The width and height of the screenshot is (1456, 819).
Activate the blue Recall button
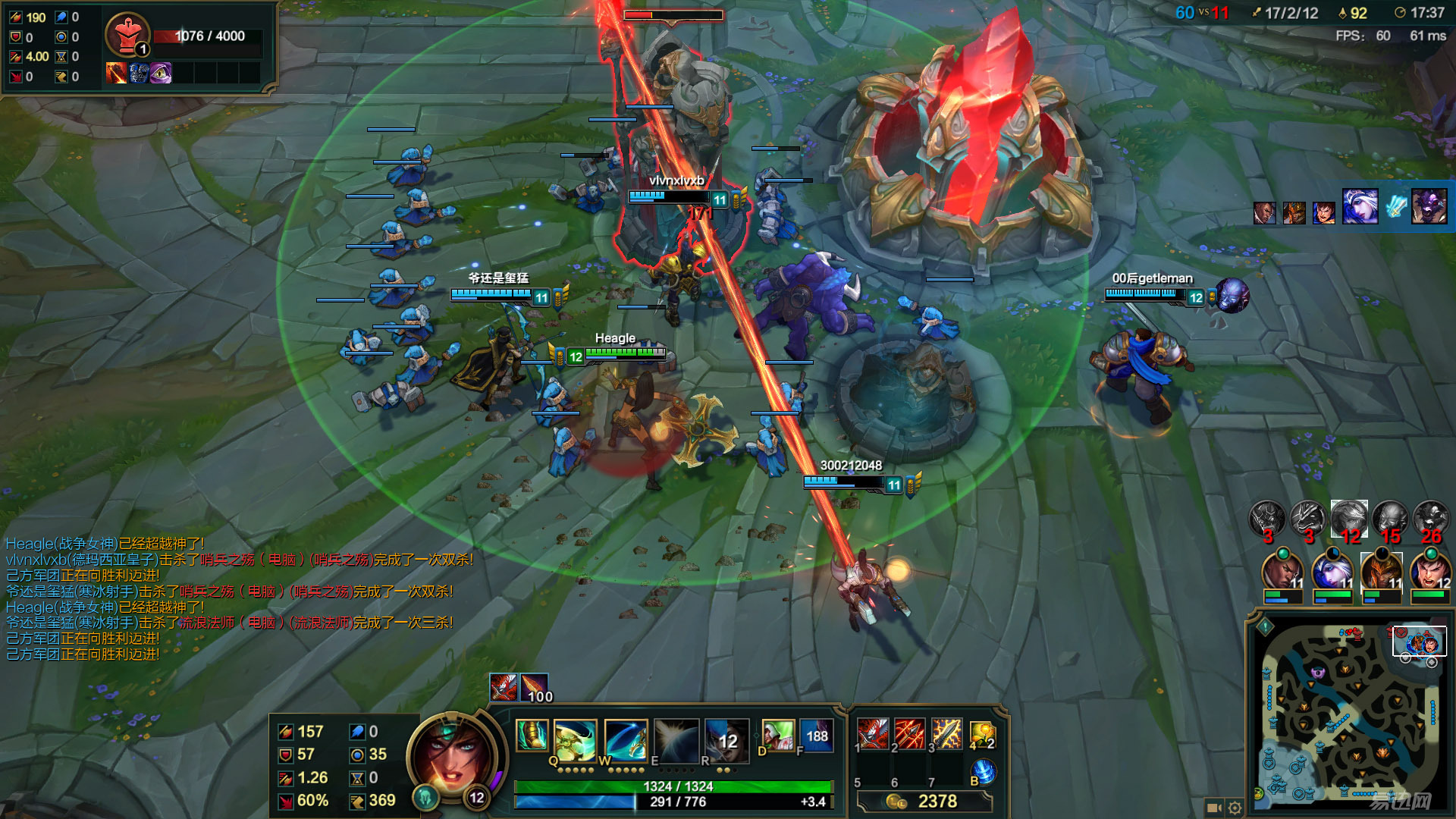coord(983,772)
